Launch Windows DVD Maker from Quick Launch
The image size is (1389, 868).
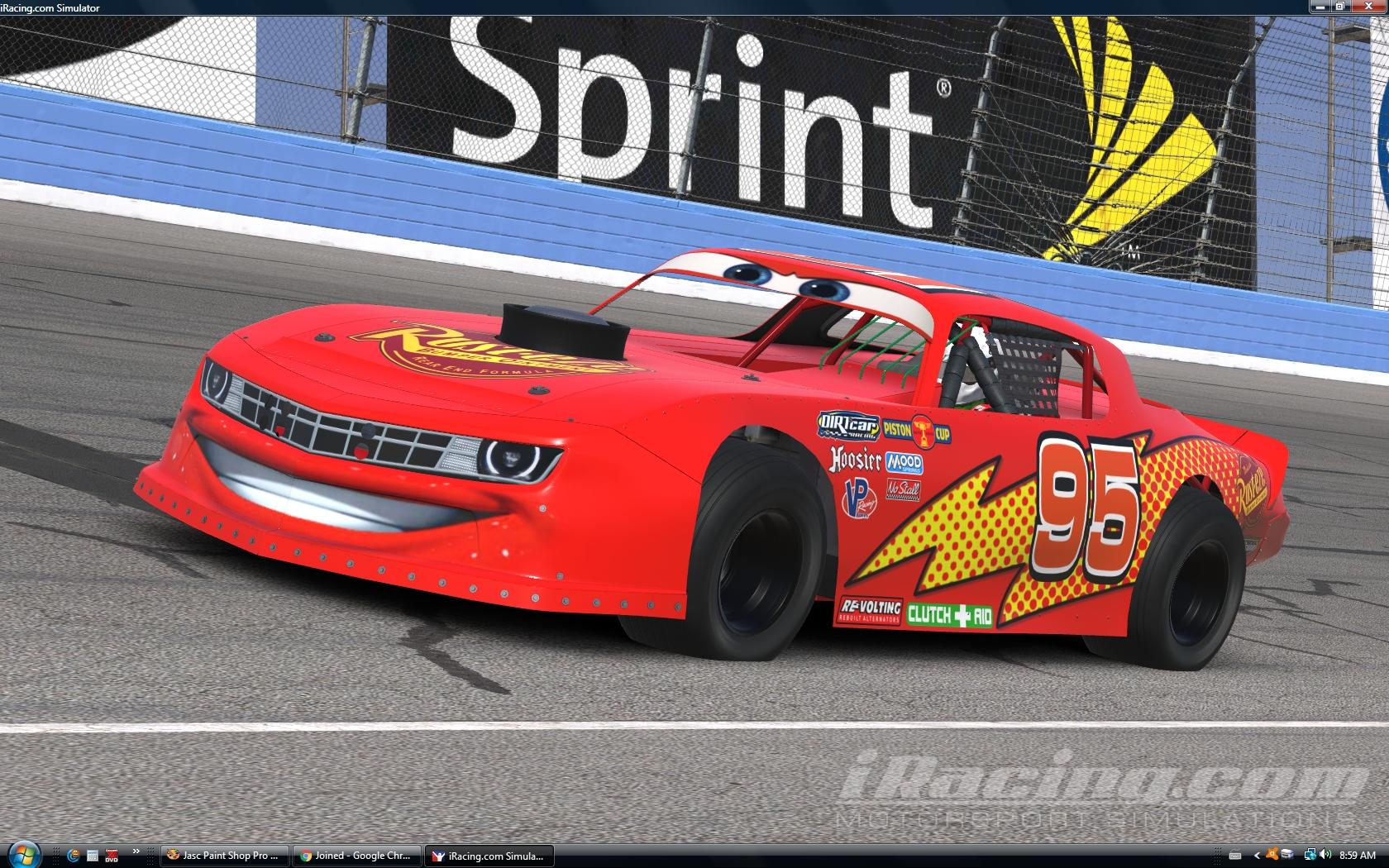pos(111,856)
